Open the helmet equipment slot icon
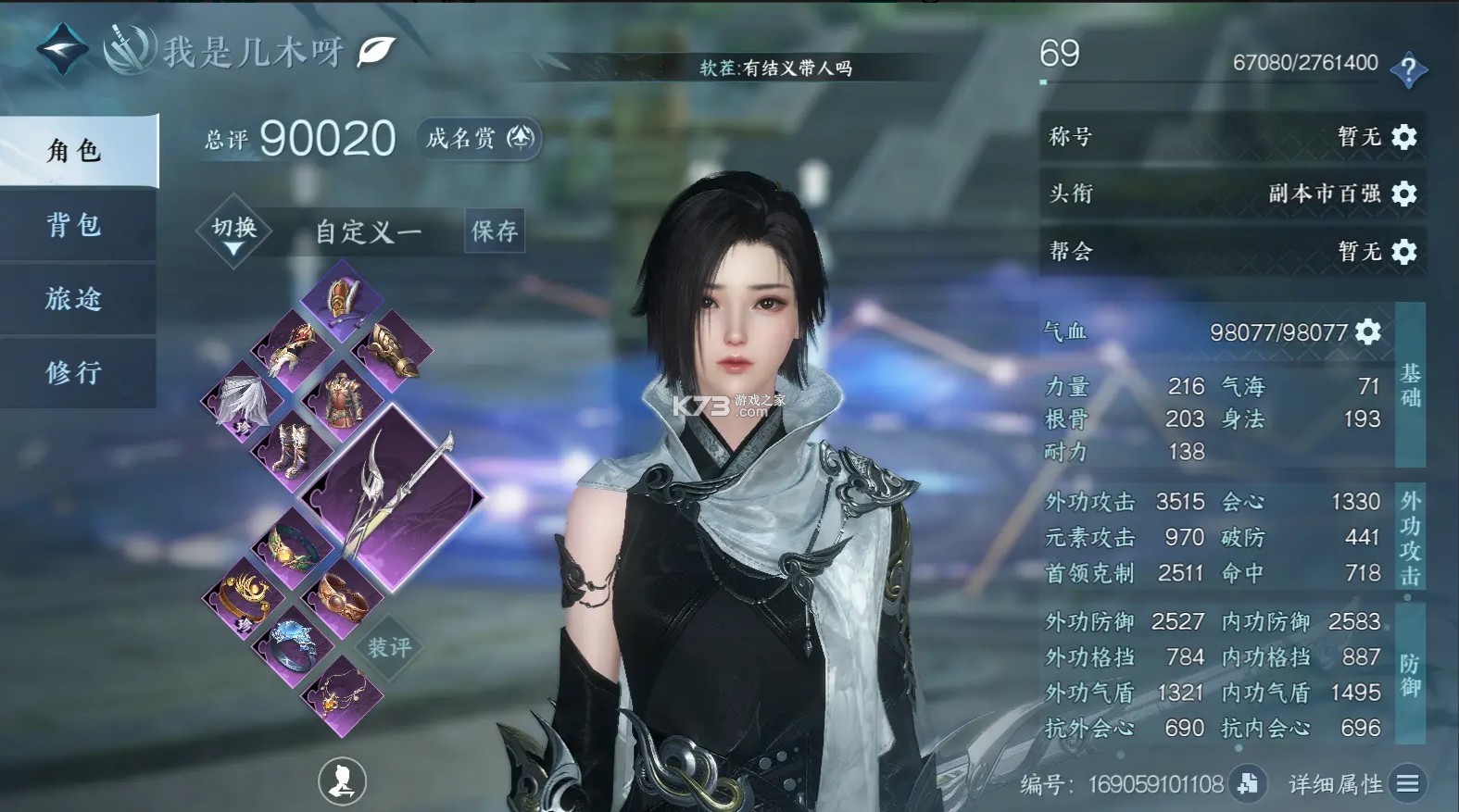 click(344, 301)
